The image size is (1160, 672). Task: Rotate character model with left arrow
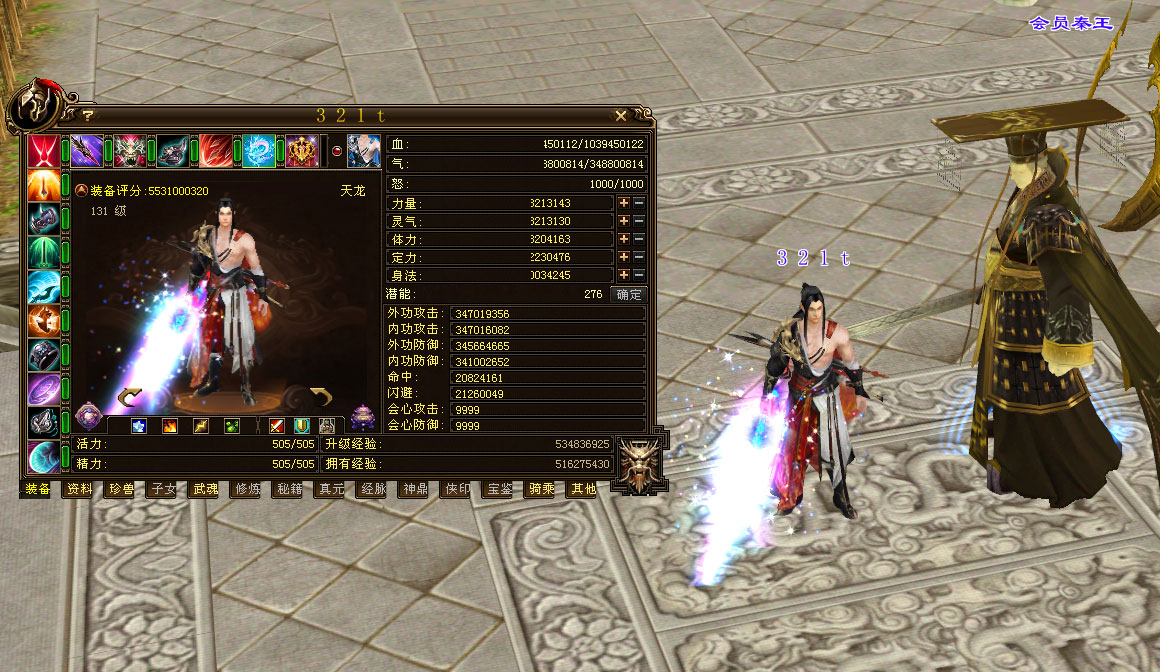coord(131,398)
